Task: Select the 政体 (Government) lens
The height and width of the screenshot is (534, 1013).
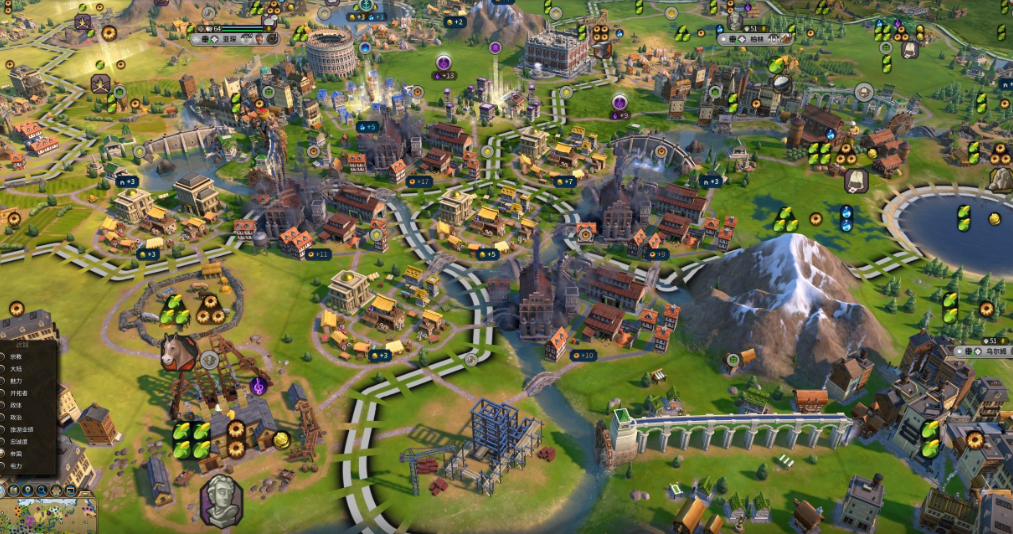Action: 16,405
